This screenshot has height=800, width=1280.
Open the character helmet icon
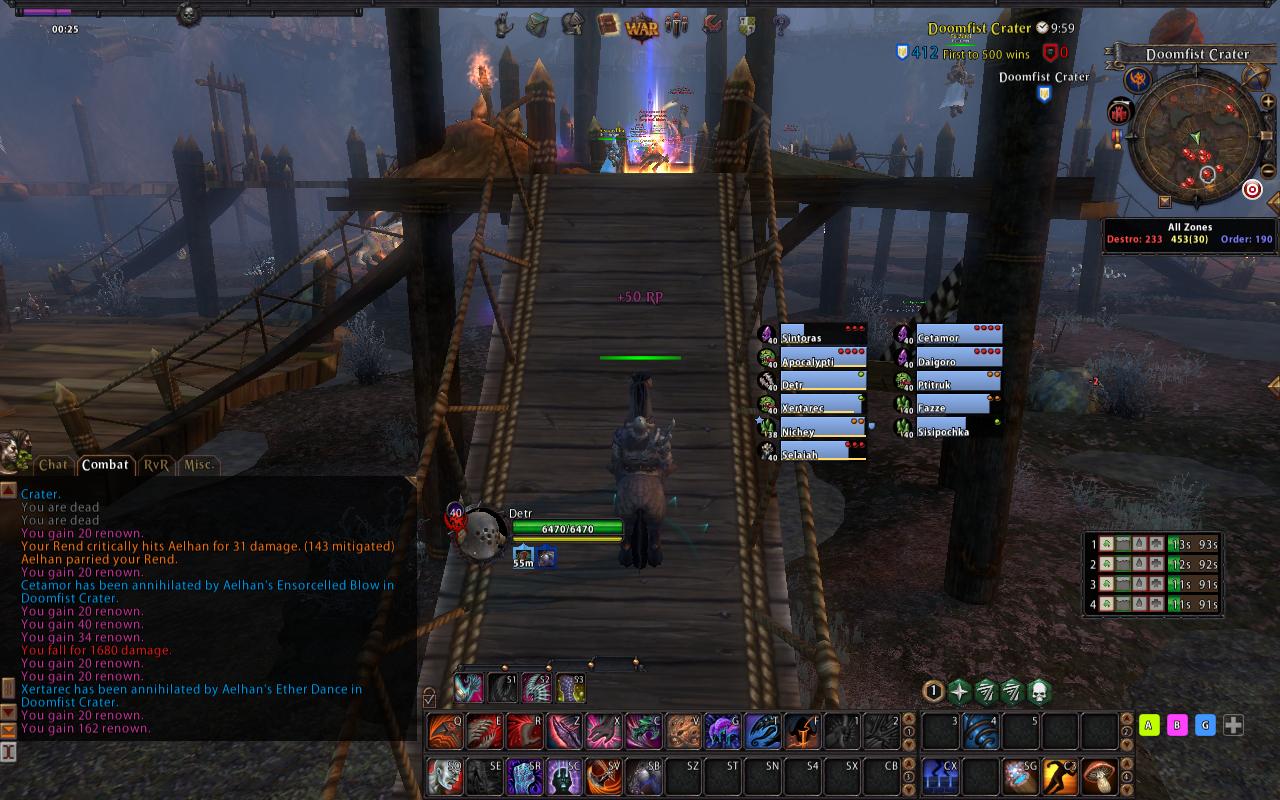(573, 24)
